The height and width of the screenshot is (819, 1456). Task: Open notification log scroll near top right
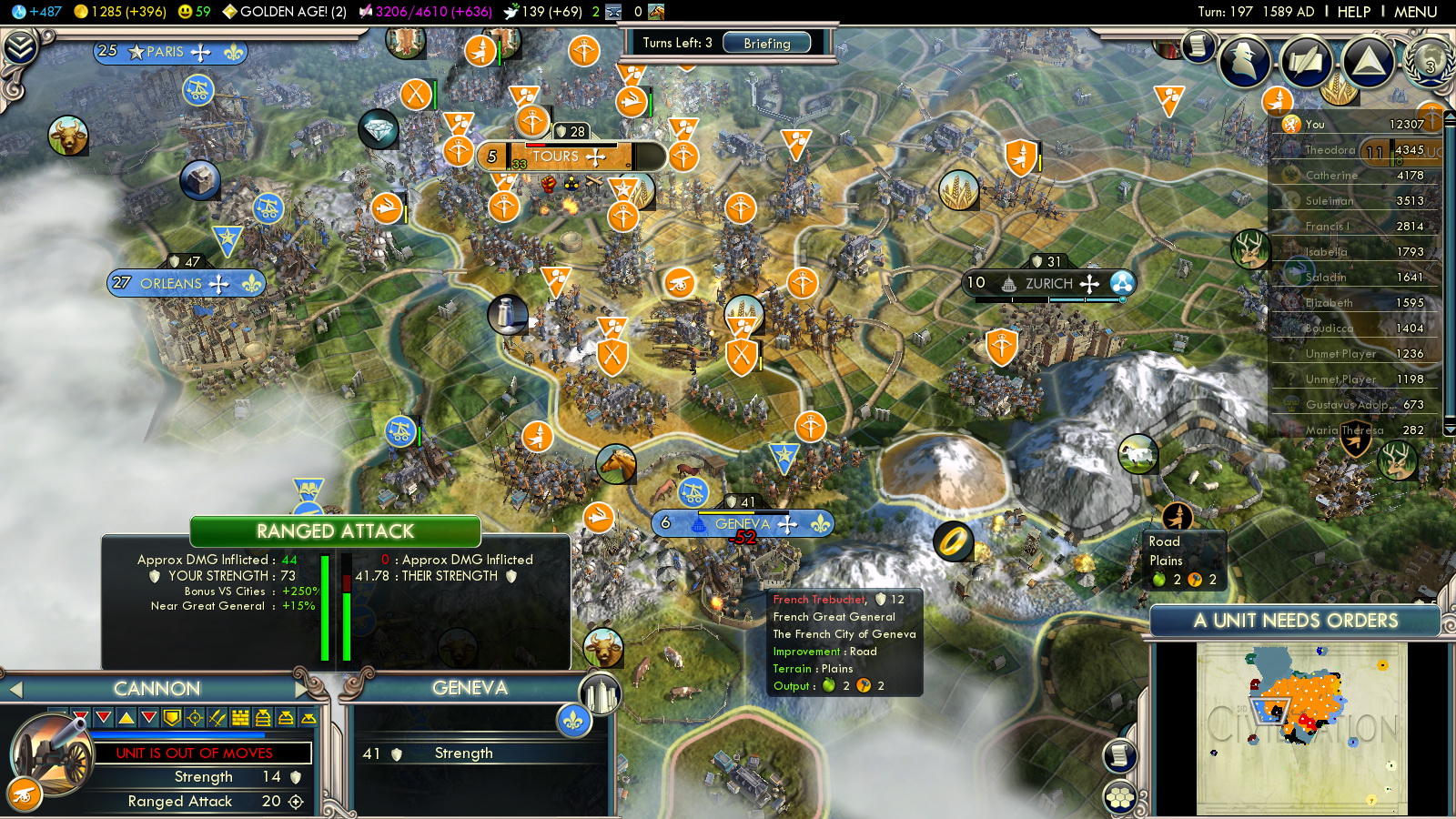(1198, 45)
